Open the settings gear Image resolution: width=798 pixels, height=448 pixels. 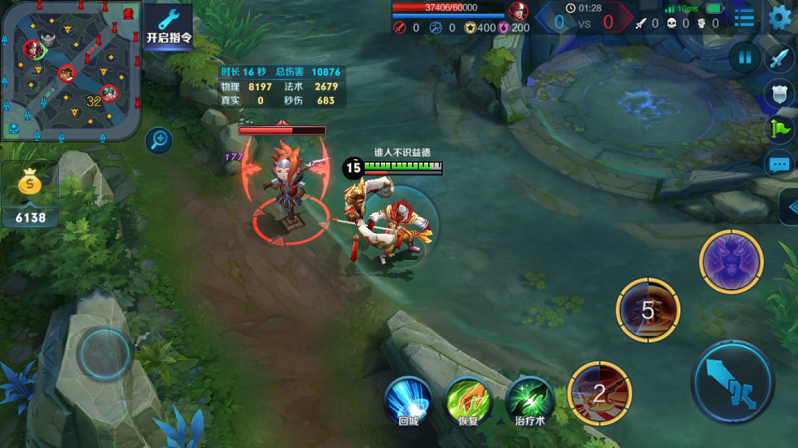[x=779, y=17]
